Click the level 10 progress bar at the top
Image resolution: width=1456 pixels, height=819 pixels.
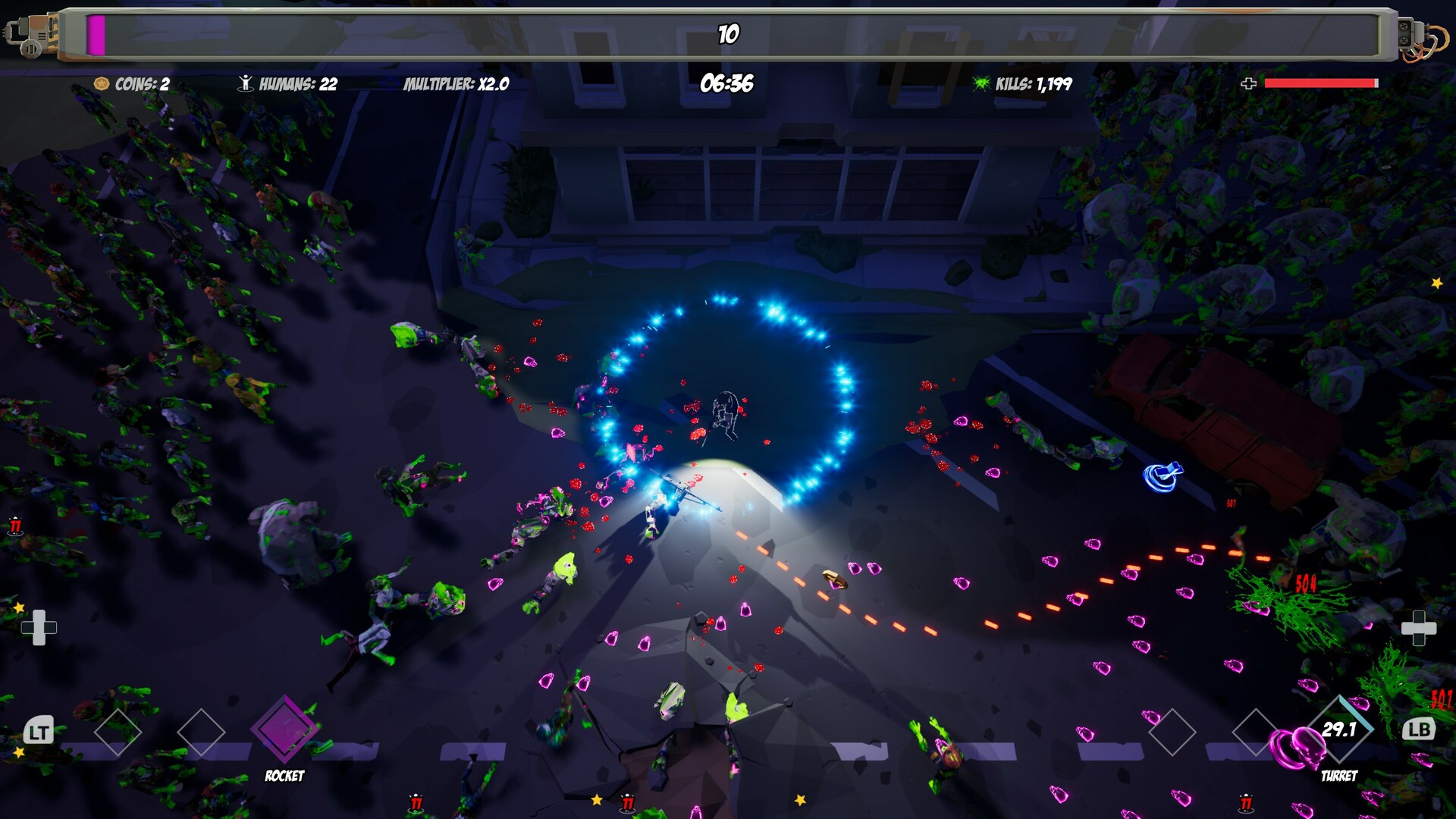(x=728, y=33)
